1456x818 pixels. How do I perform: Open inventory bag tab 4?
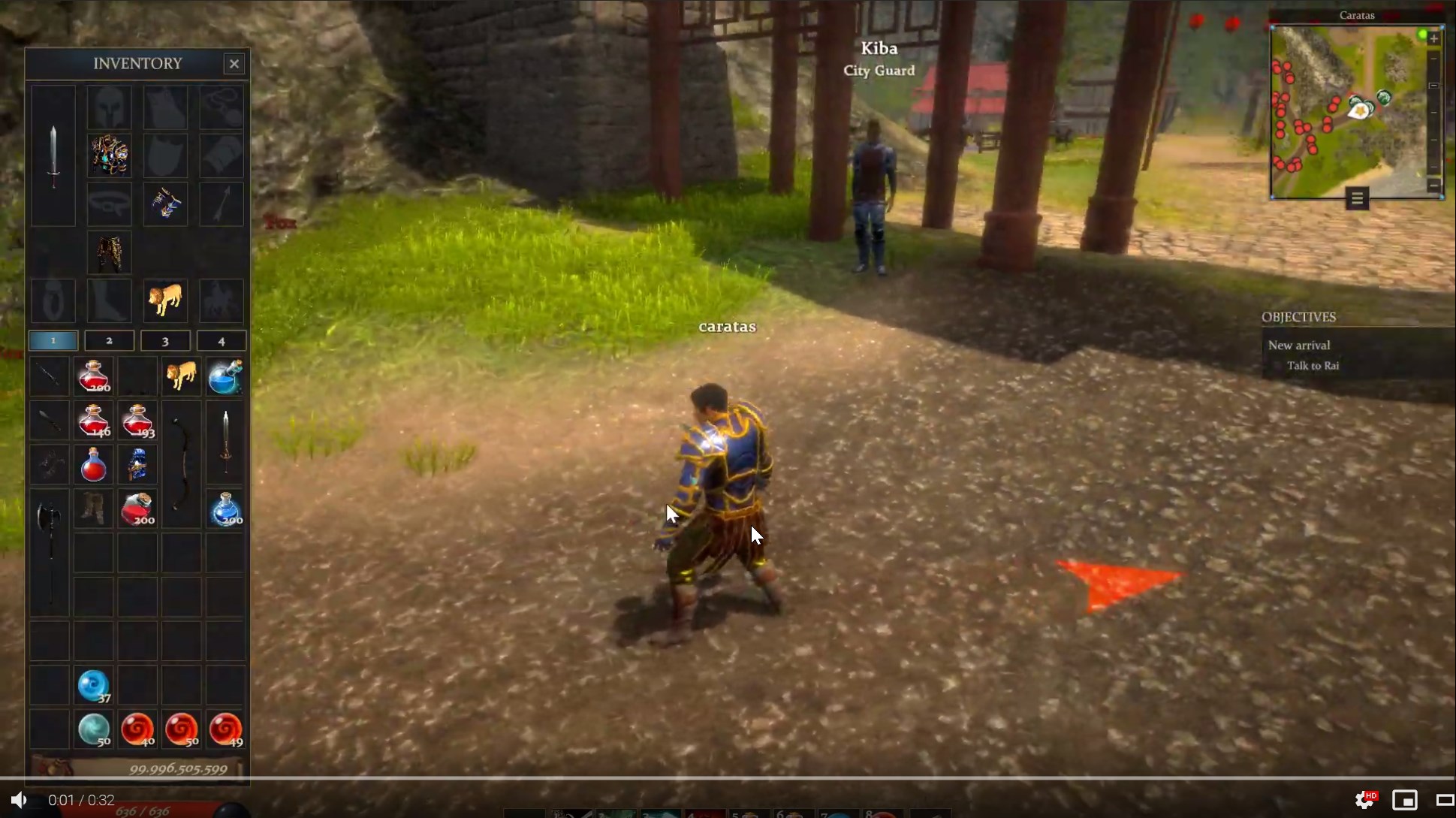click(x=221, y=340)
